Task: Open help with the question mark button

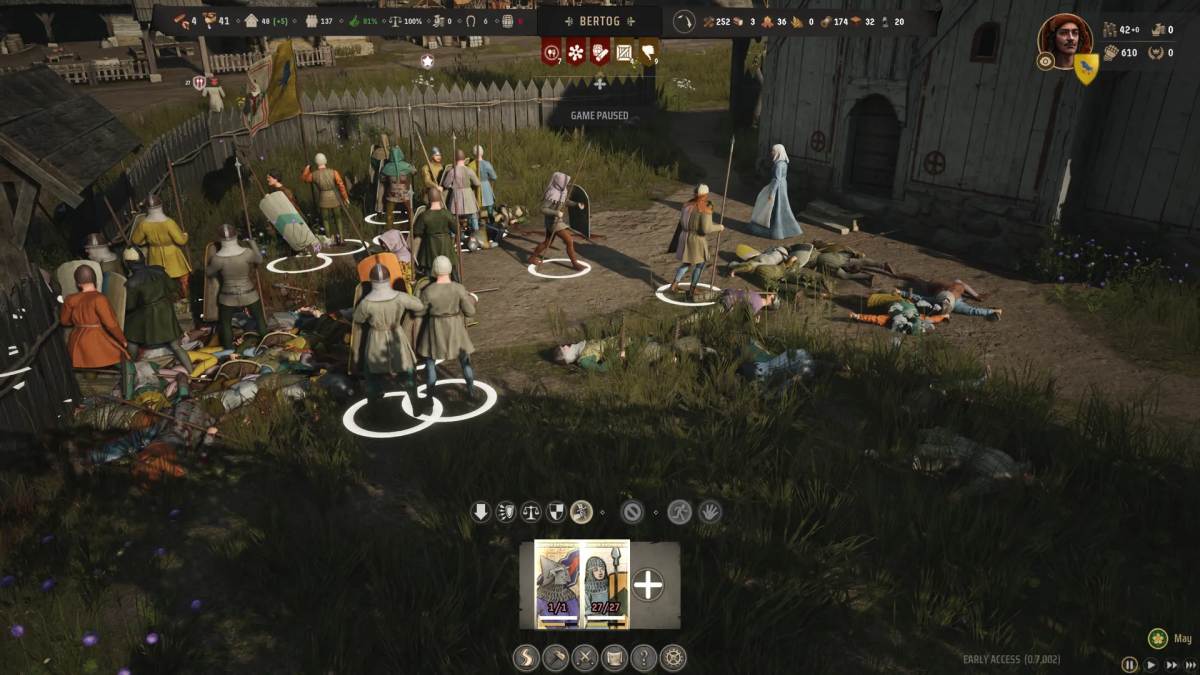Action: [644, 657]
